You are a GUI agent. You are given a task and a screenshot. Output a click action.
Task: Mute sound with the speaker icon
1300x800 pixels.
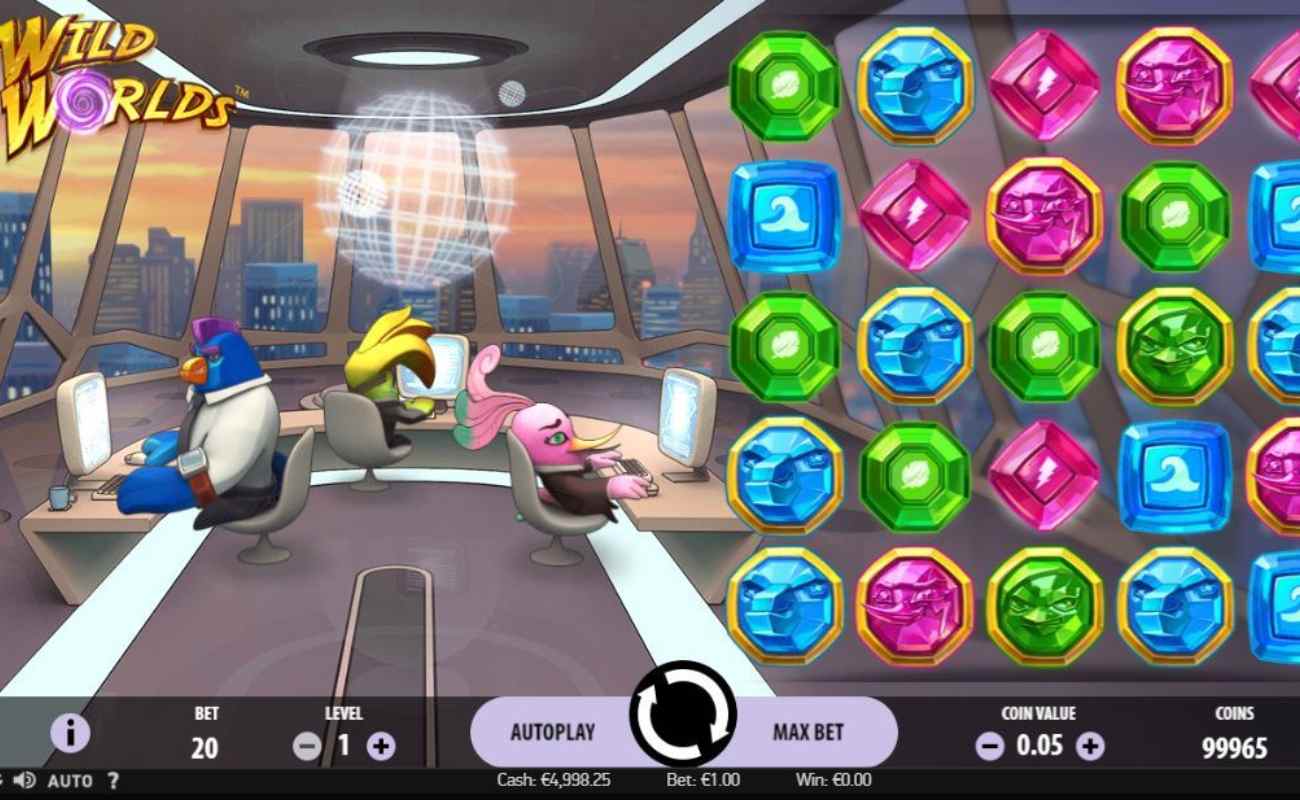click(x=23, y=780)
